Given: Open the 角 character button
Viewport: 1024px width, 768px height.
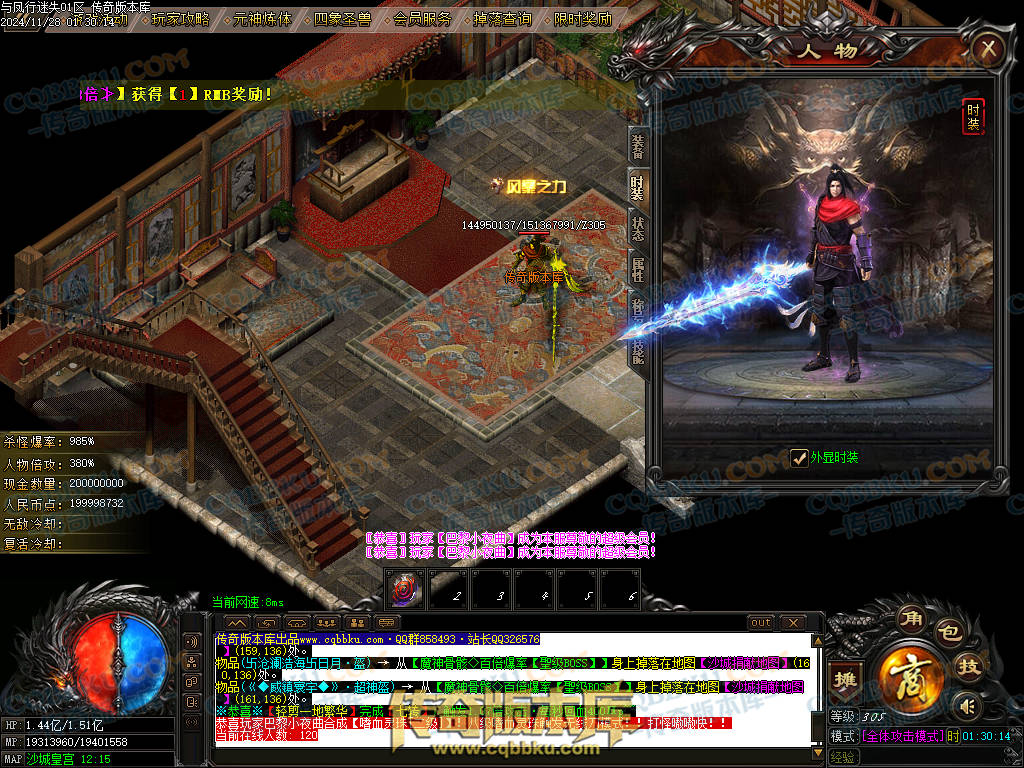Looking at the screenshot, I should [910, 615].
